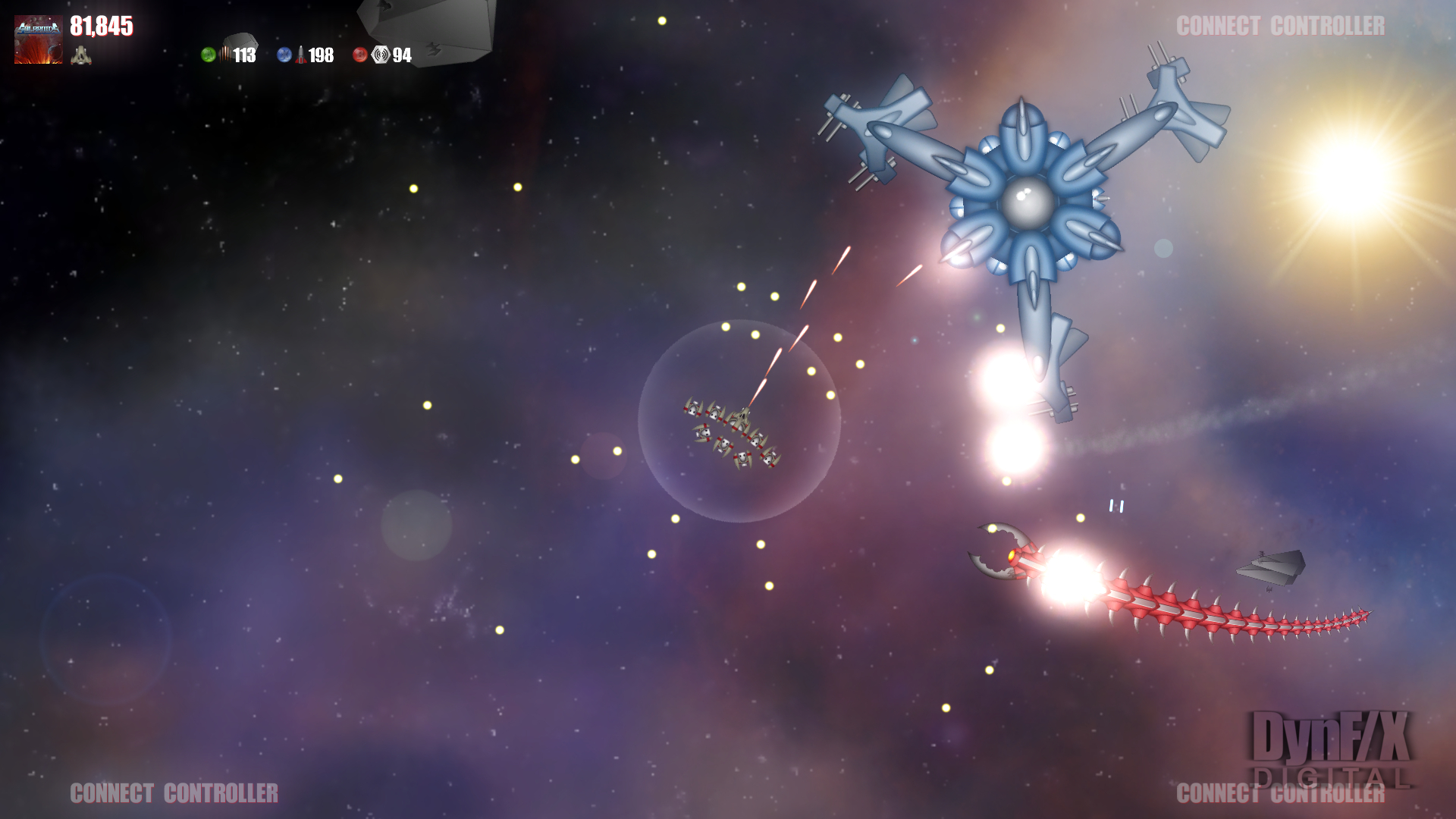Image resolution: width=1456 pixels, height=819 pixels.
Task: Click the sonic wave icon next to 94
Action: 381,55
